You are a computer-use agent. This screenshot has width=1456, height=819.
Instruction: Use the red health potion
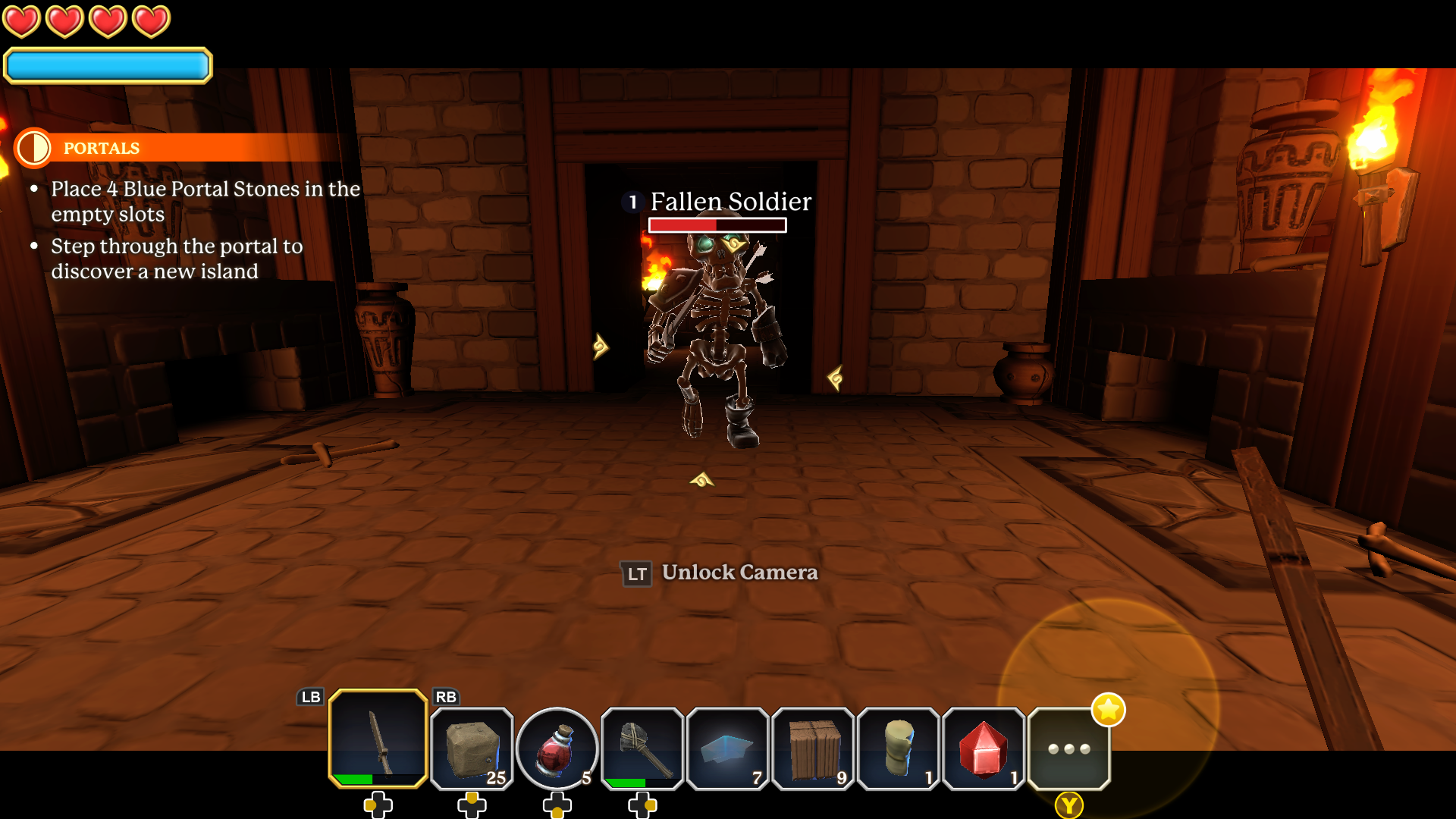point(557,748)
